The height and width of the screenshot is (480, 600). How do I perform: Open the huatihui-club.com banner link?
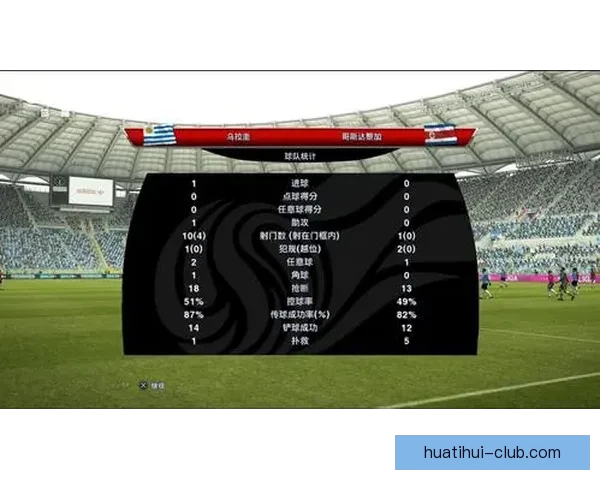point(492,452)
